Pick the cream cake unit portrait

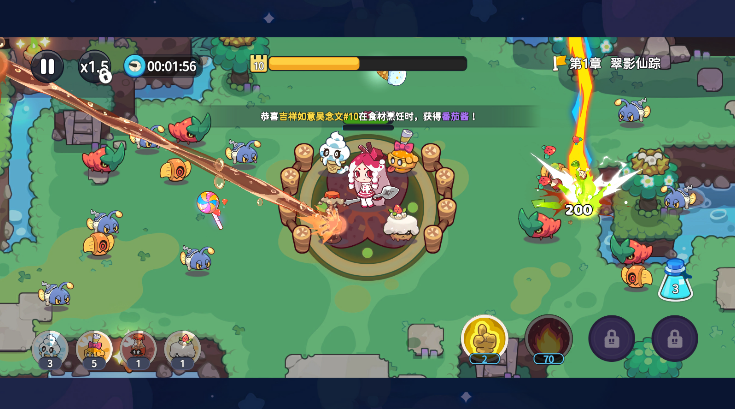(x=182, y=349)
